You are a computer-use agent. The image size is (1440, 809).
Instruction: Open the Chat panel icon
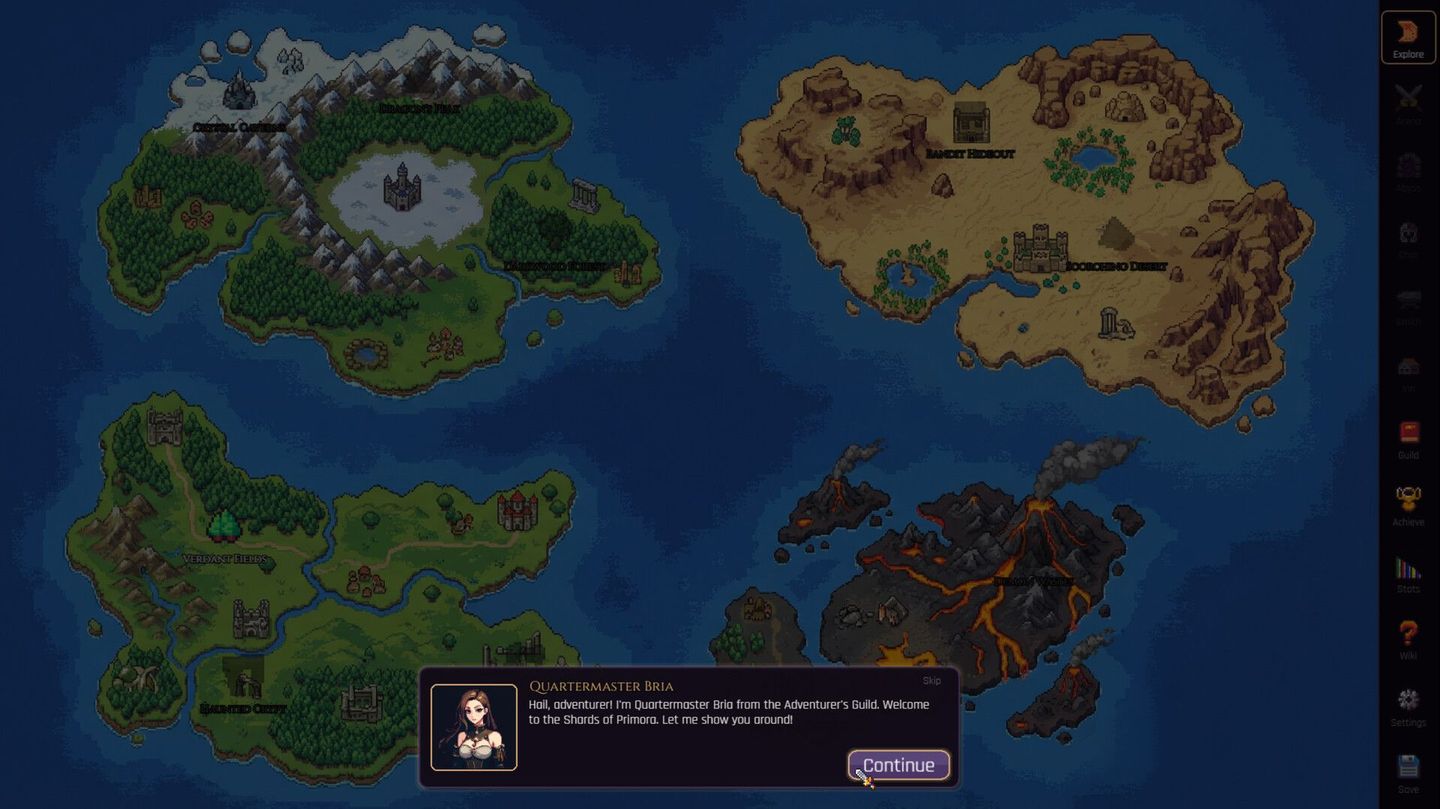1408,238
